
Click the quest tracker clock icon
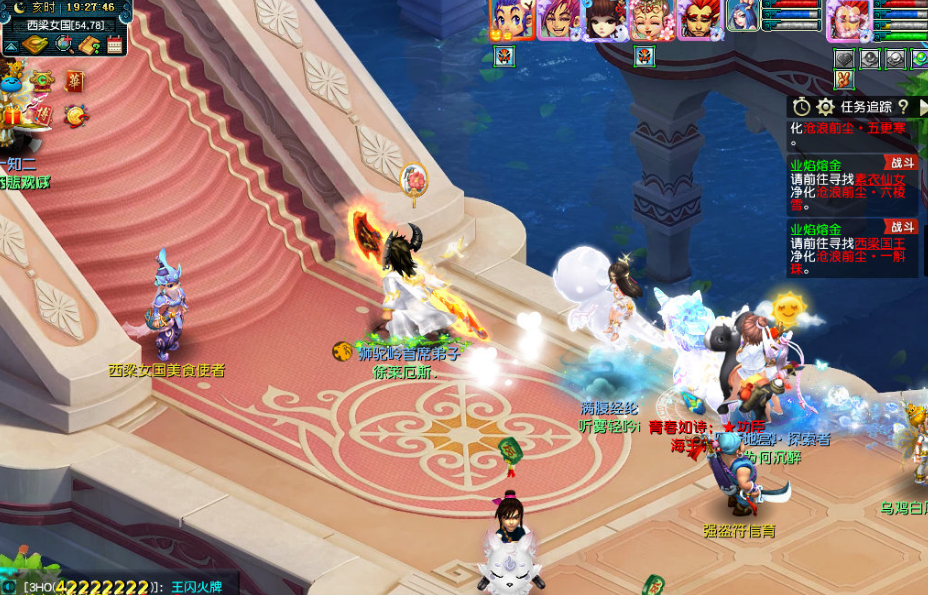coord(802,107)
